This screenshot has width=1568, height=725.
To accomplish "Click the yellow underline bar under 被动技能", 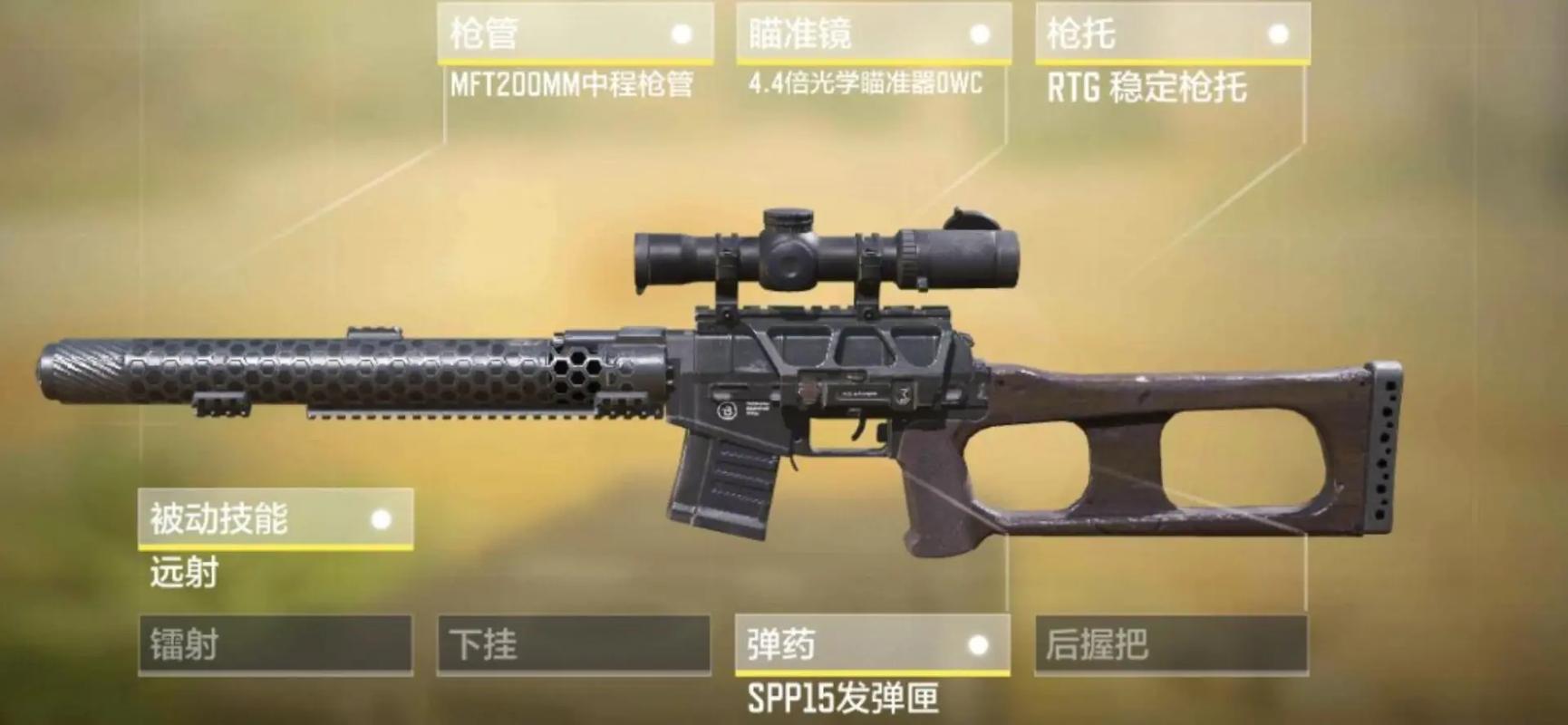I will pyautogui.click(x=272, y=546).
